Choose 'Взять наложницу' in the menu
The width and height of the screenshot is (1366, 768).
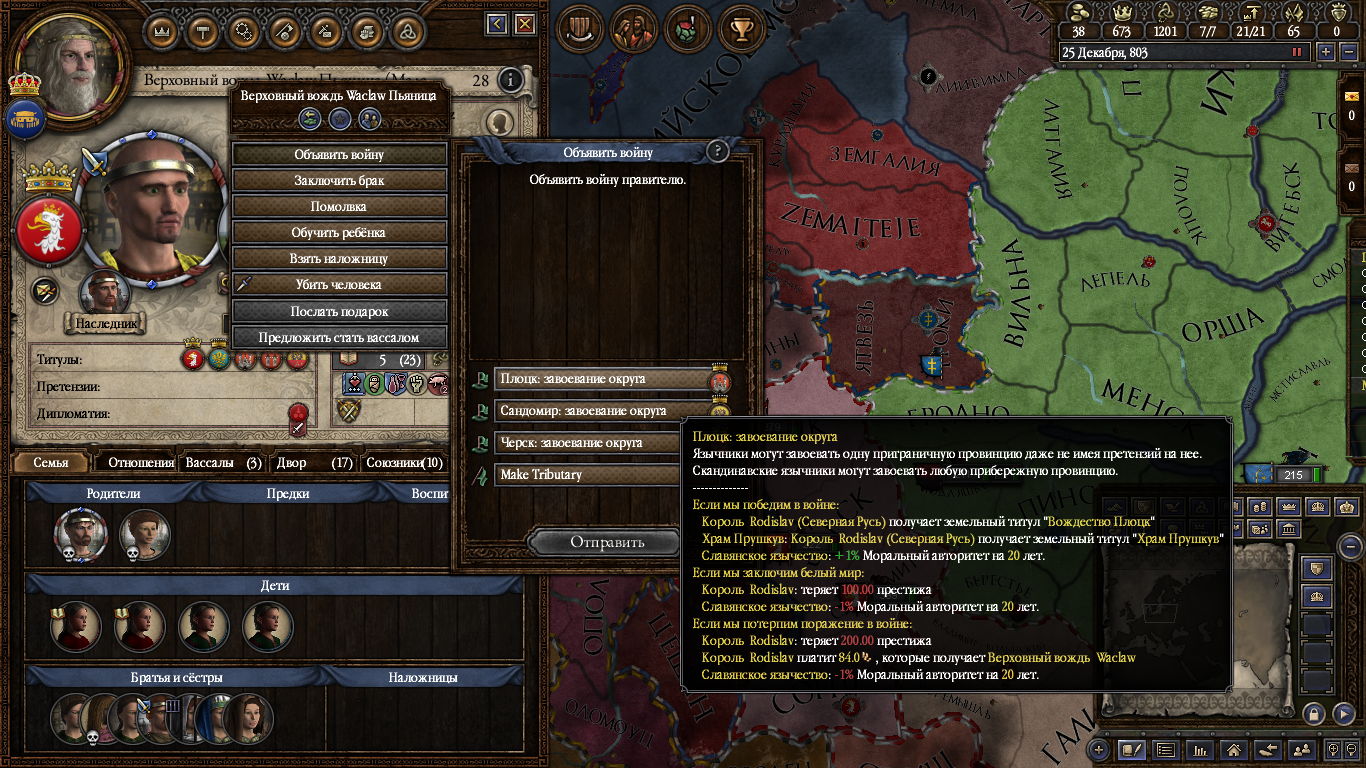(x=339, y=259)
